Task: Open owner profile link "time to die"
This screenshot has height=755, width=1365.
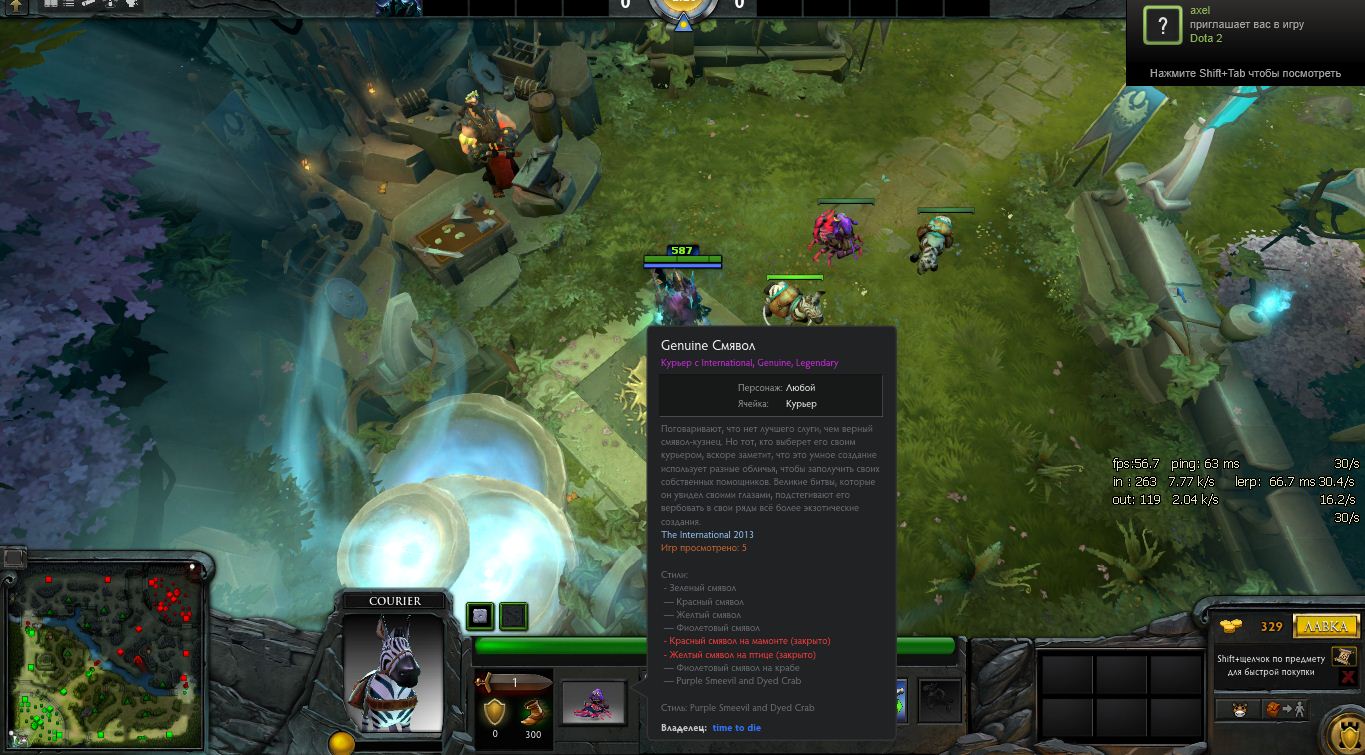Action: [736, 728]
